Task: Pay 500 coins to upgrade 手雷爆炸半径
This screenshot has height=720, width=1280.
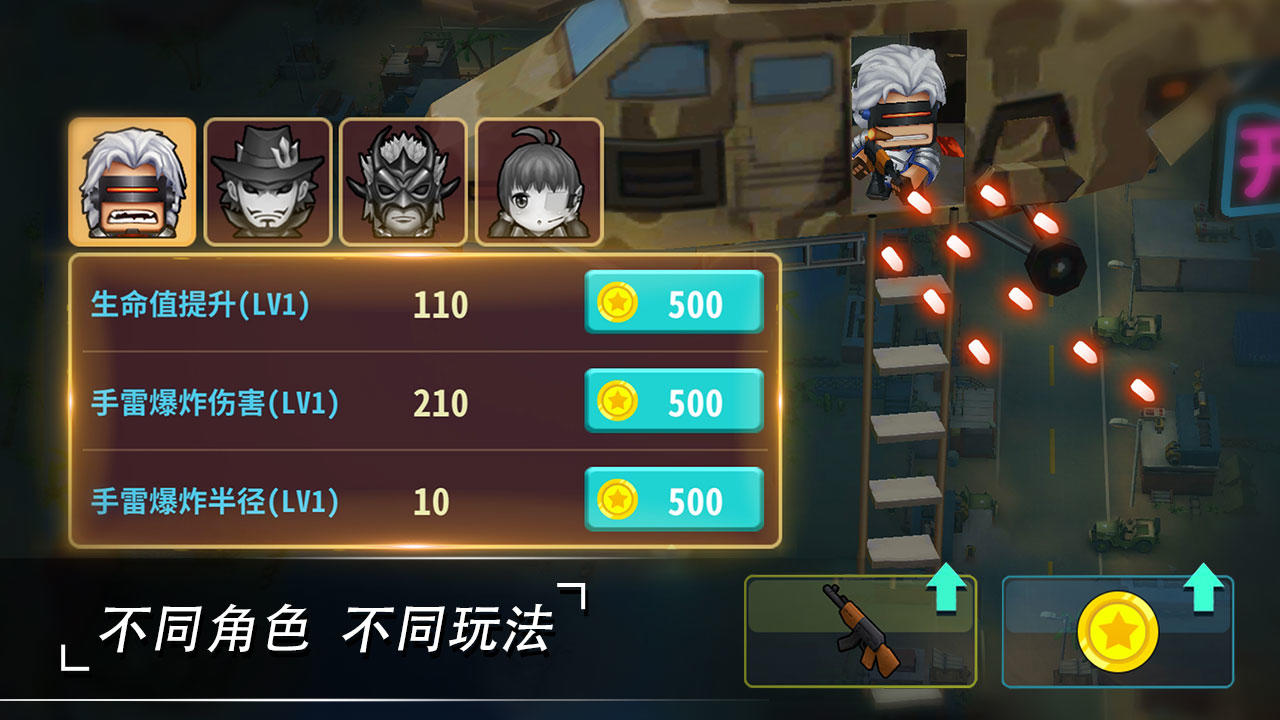Action: [x=672, y=497]
